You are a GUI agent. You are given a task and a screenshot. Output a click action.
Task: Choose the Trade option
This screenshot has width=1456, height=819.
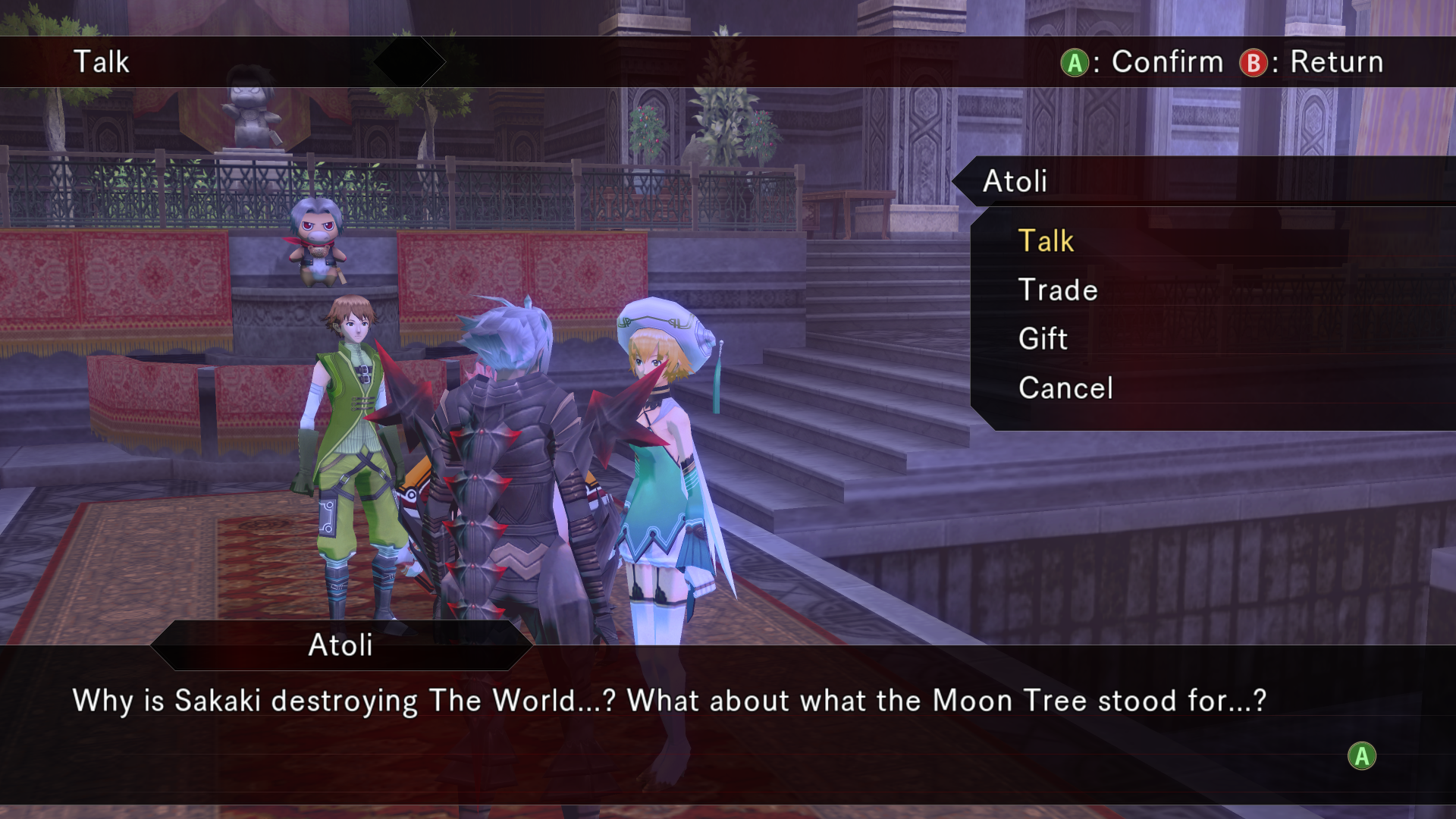tap(1058, 290)
